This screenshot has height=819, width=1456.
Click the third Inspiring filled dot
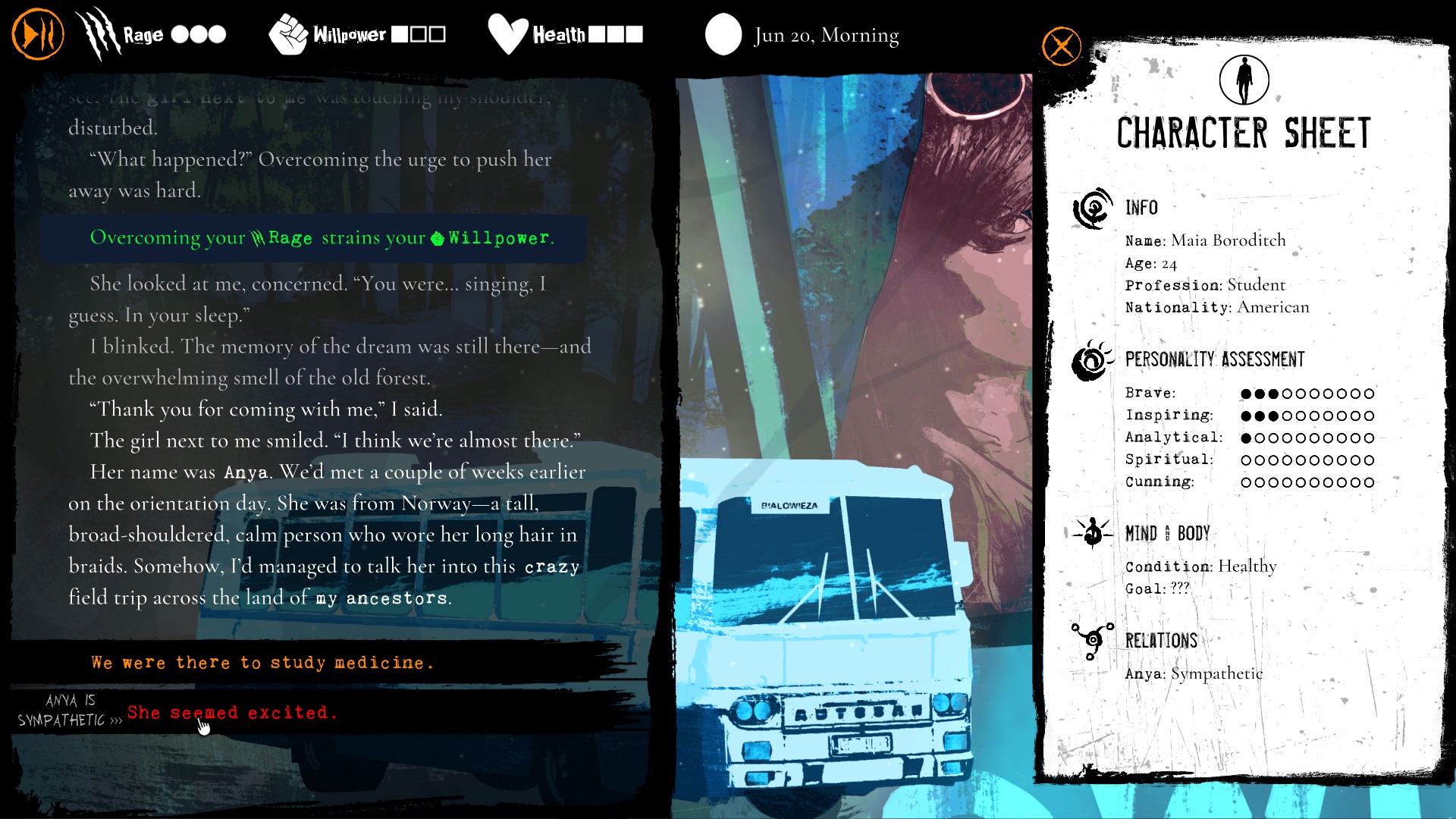pyautogui.click(x=1275, y=415)
